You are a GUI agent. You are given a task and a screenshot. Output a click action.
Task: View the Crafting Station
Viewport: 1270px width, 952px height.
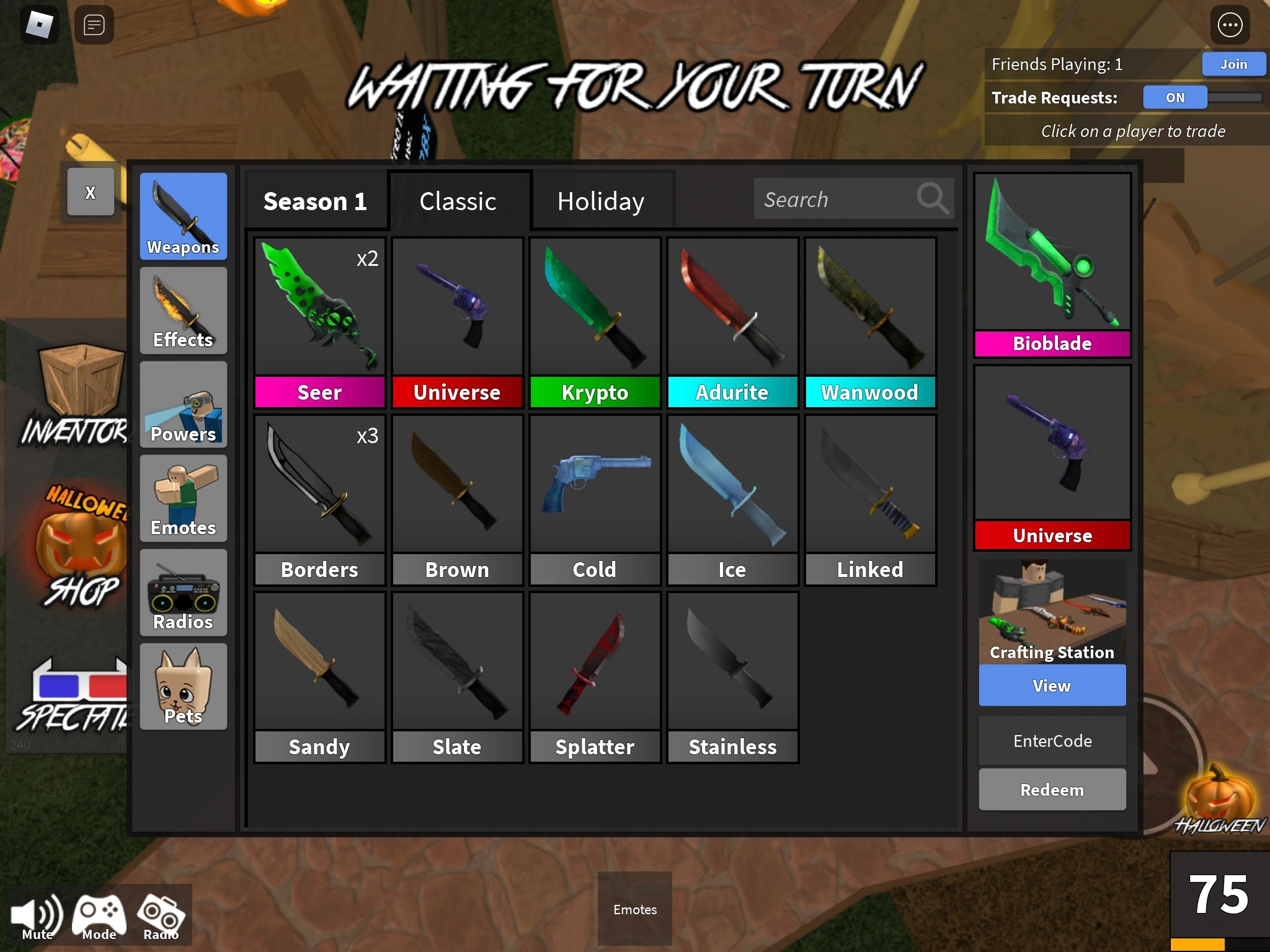point(1052,685)
